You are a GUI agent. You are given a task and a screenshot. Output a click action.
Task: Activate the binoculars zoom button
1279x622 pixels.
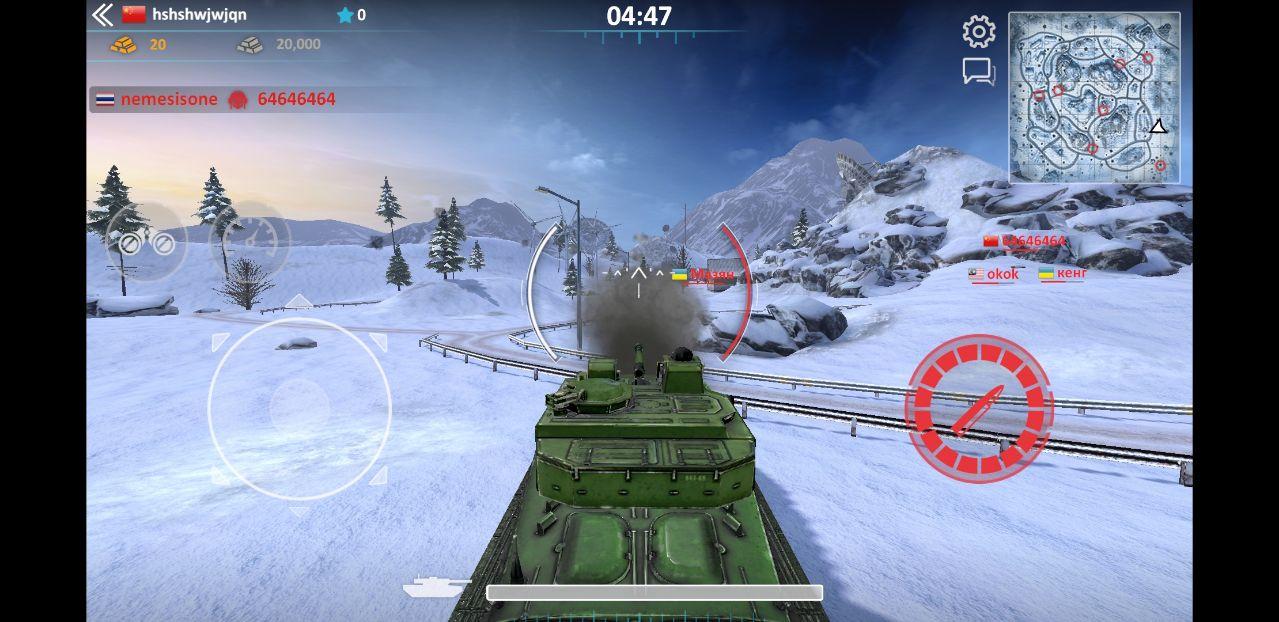146,242
